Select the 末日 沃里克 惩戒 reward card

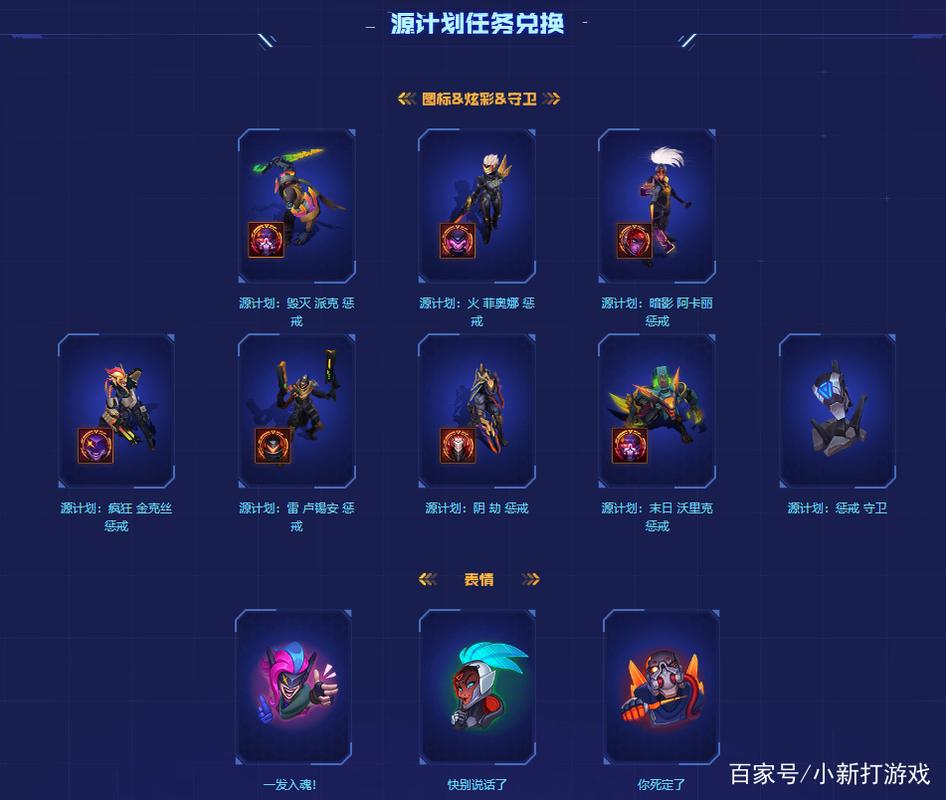(657, 410)
